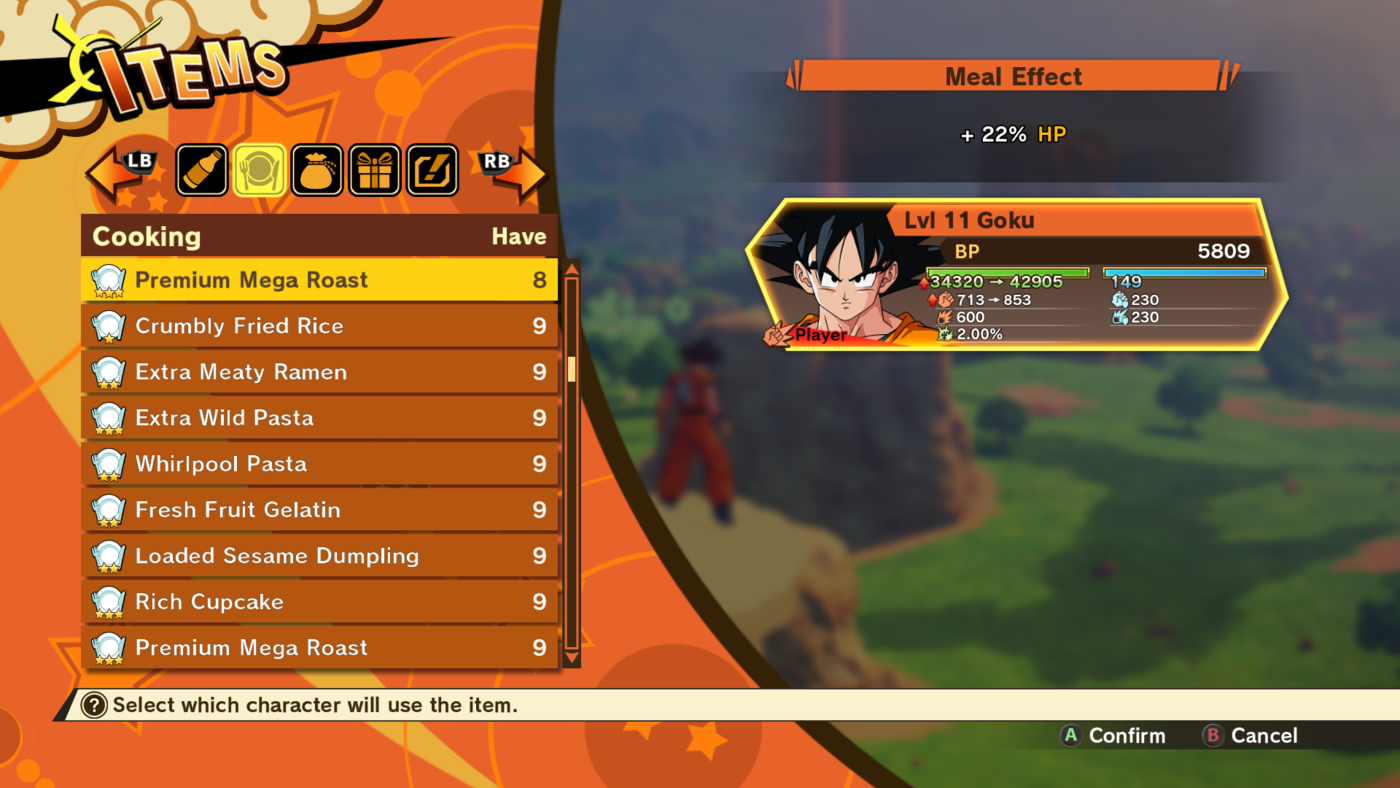The width and height of the screenshot is (1400, 788).
Task: Select the Whirlpool Pasta item
Action: point(300,463)
